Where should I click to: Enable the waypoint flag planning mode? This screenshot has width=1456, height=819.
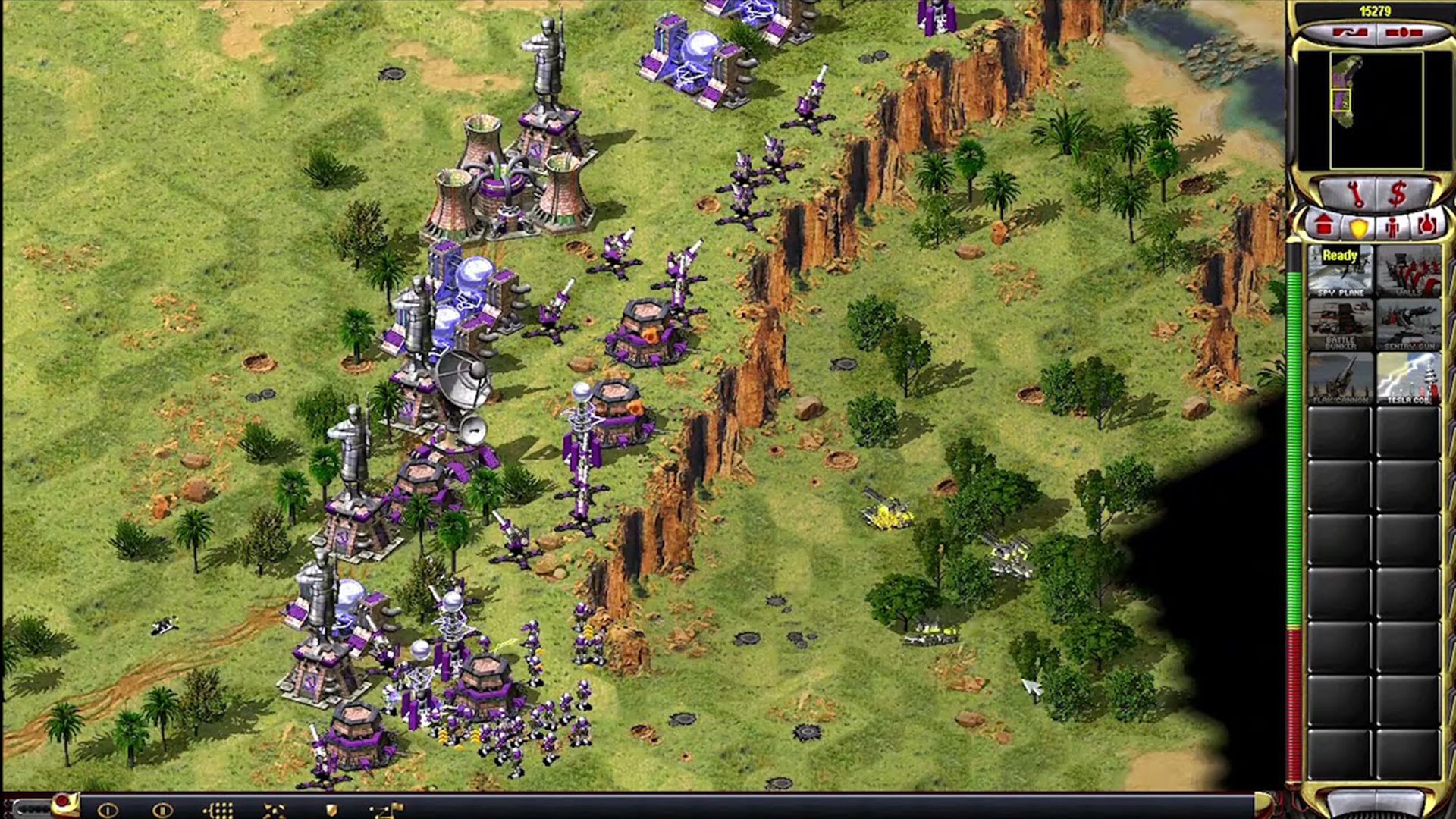[x=387, y=810]
